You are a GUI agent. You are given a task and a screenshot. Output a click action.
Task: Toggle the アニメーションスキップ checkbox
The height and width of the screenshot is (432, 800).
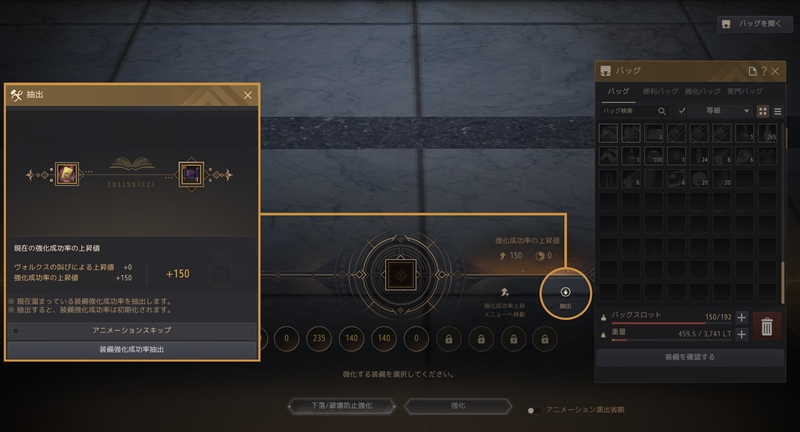pos(15,330)
